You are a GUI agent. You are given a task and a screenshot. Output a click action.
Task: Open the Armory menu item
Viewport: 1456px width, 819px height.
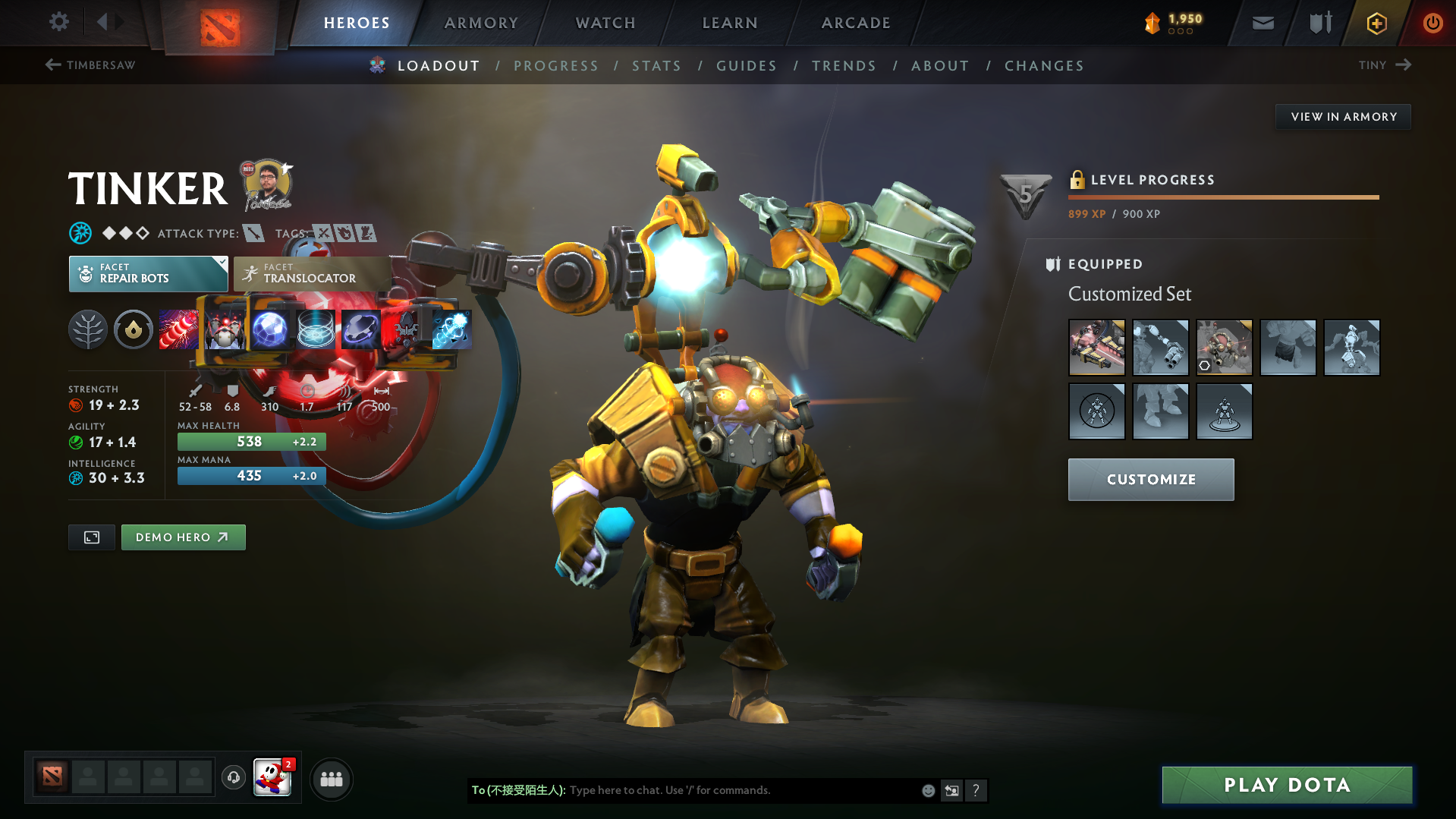point(481,23)
